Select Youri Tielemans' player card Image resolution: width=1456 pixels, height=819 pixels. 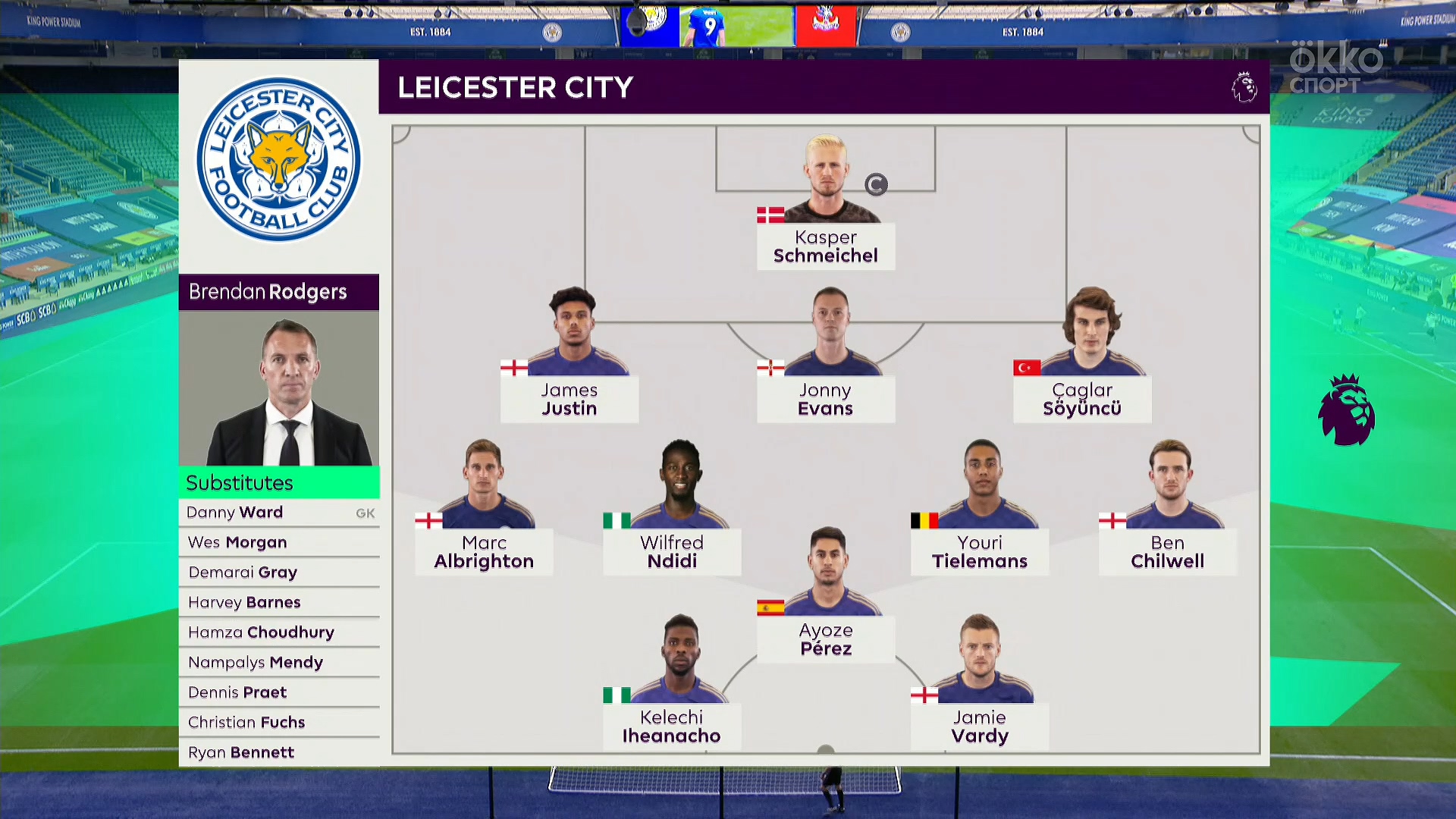coord(980,551)
